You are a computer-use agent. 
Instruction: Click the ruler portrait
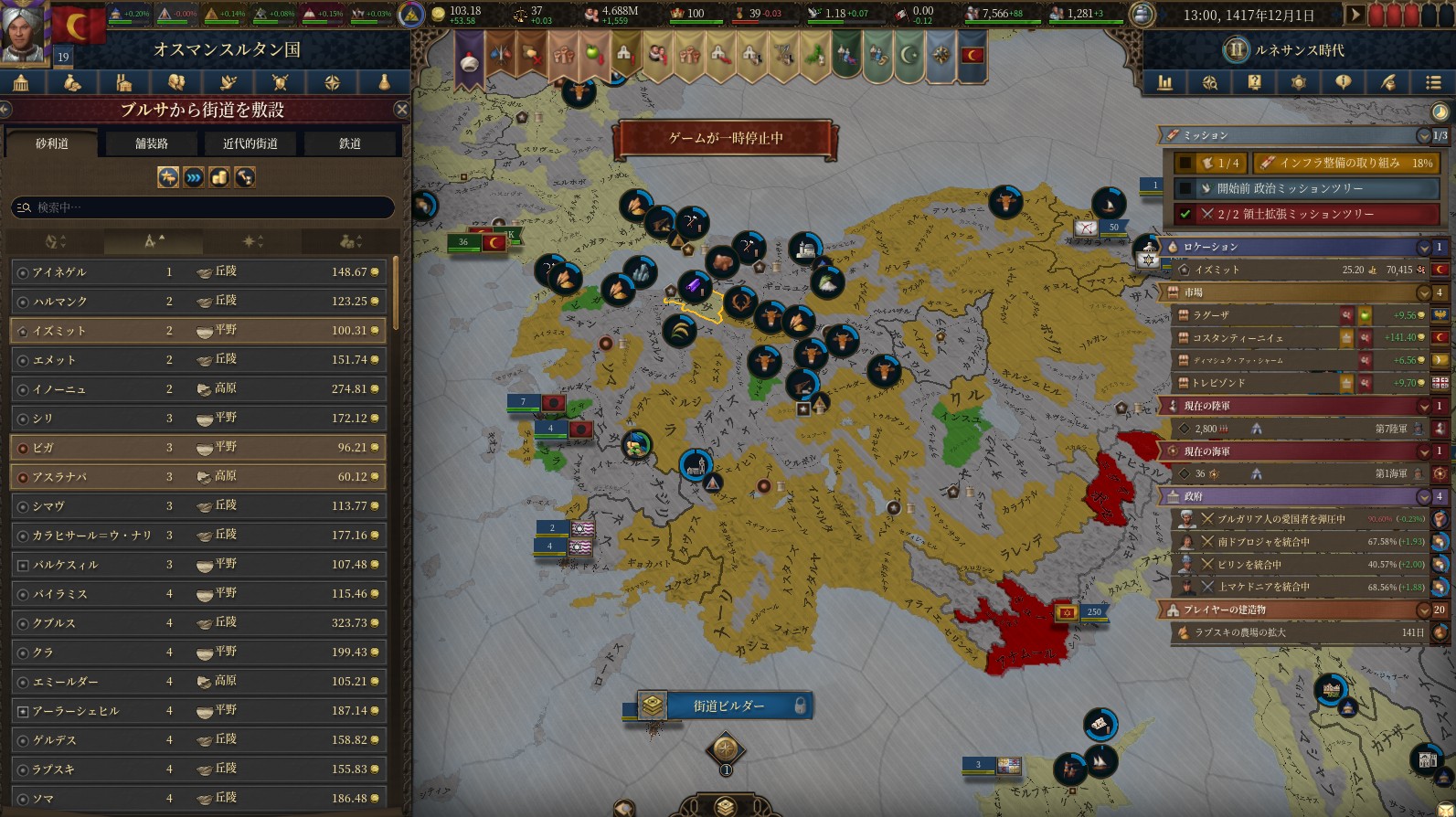(x=25, y=32)
